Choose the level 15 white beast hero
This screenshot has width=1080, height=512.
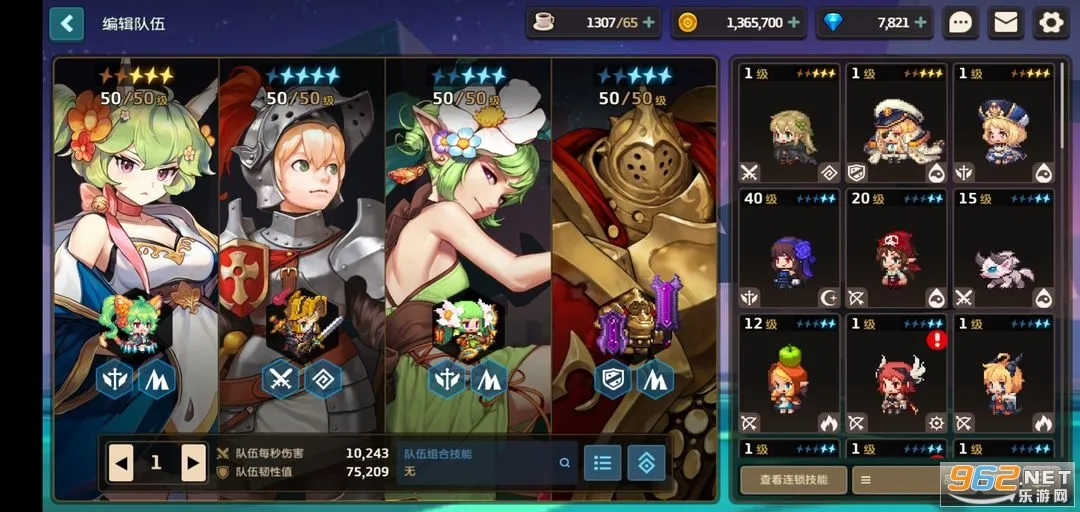point(1003,249)
